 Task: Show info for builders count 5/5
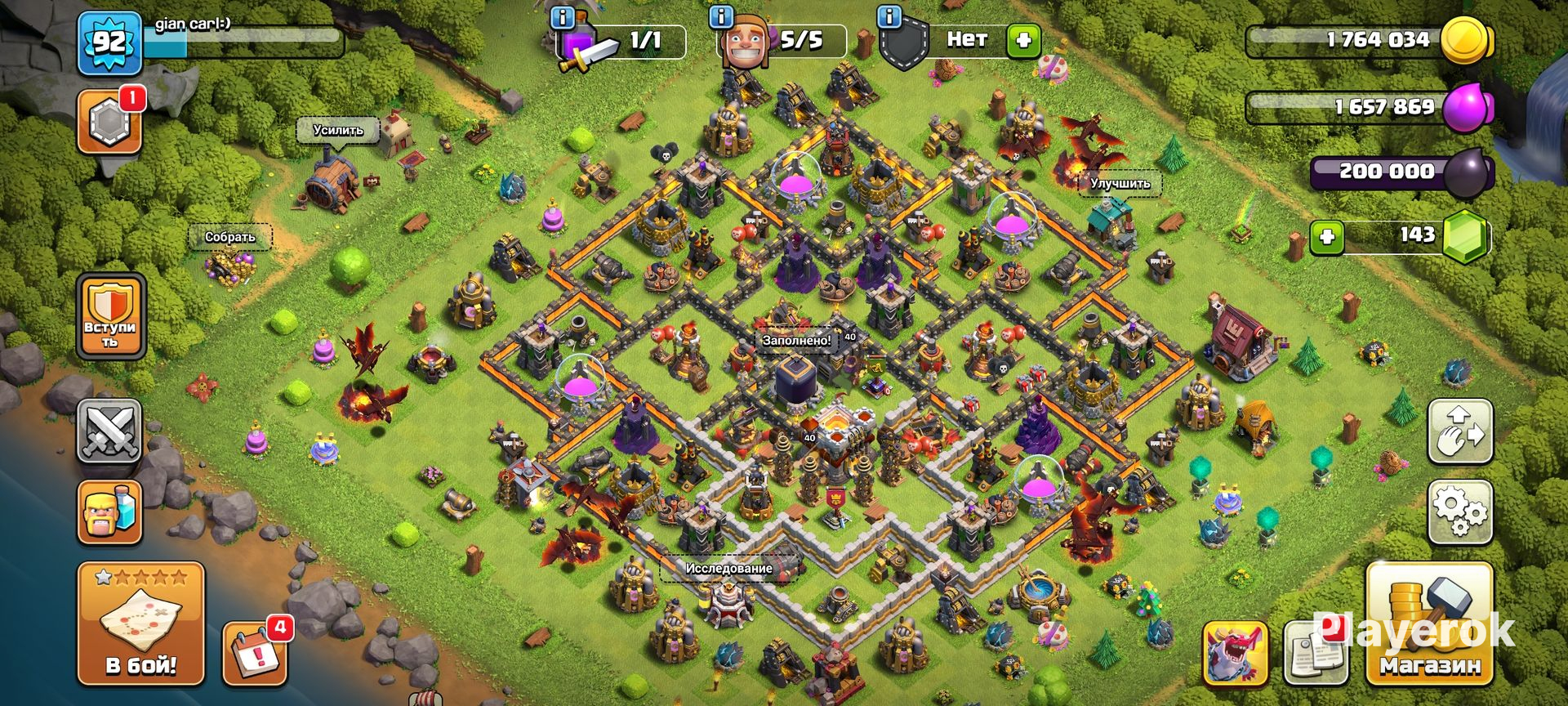click(721, 16)
